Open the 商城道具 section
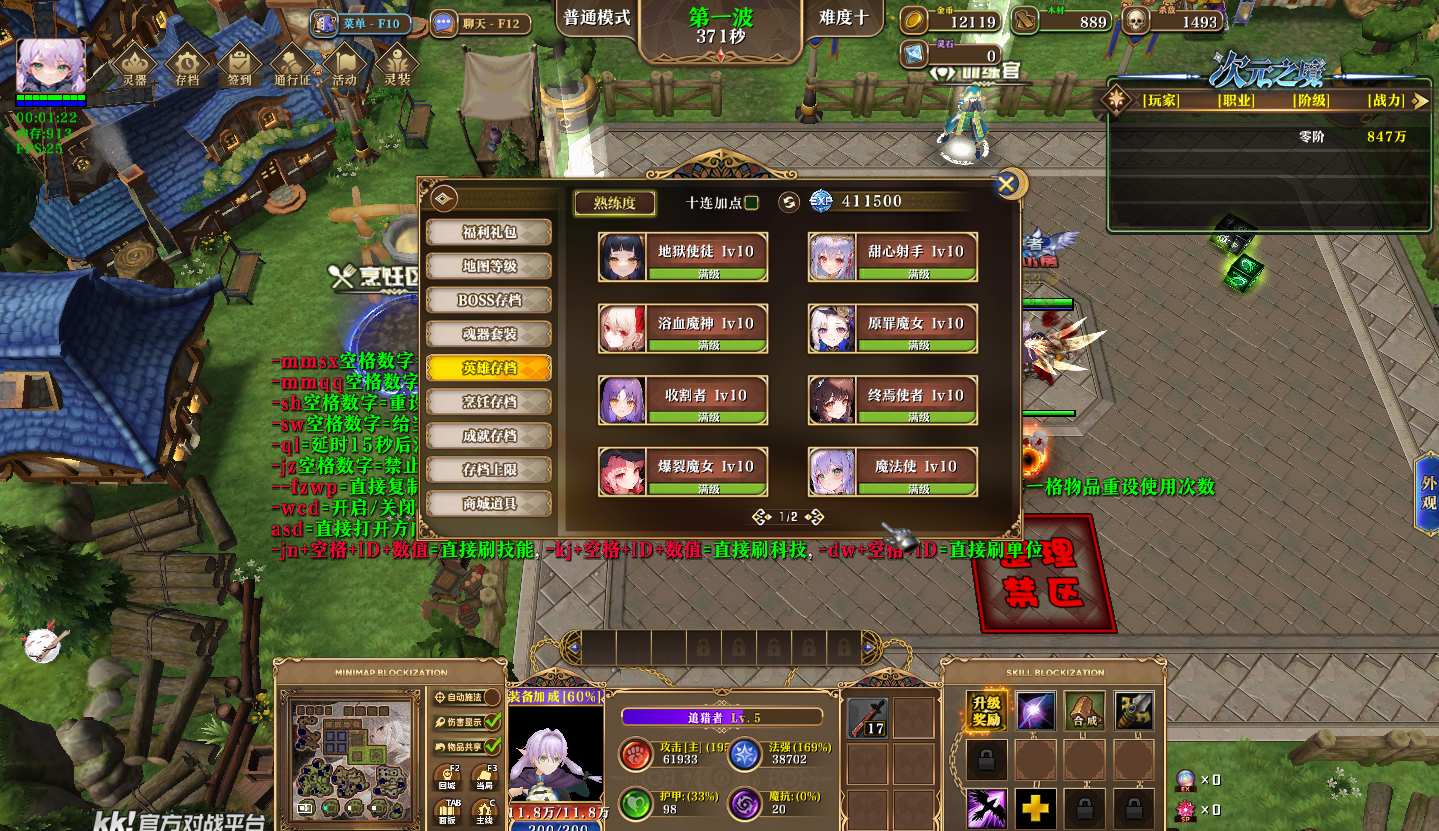Screen dimensions: 1439x831 [x=489, y=503]
